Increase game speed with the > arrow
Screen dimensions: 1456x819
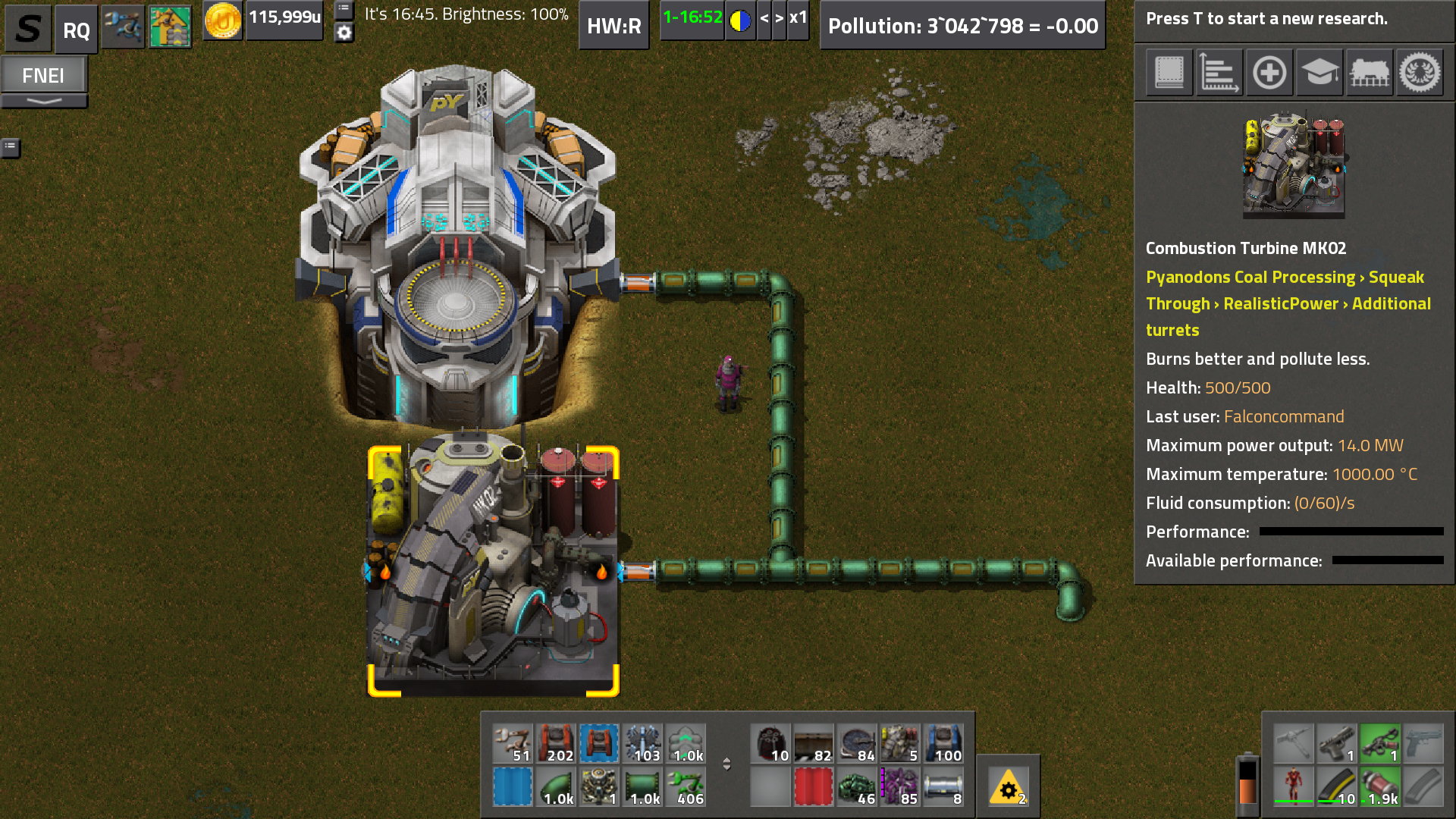coord(779,18)
